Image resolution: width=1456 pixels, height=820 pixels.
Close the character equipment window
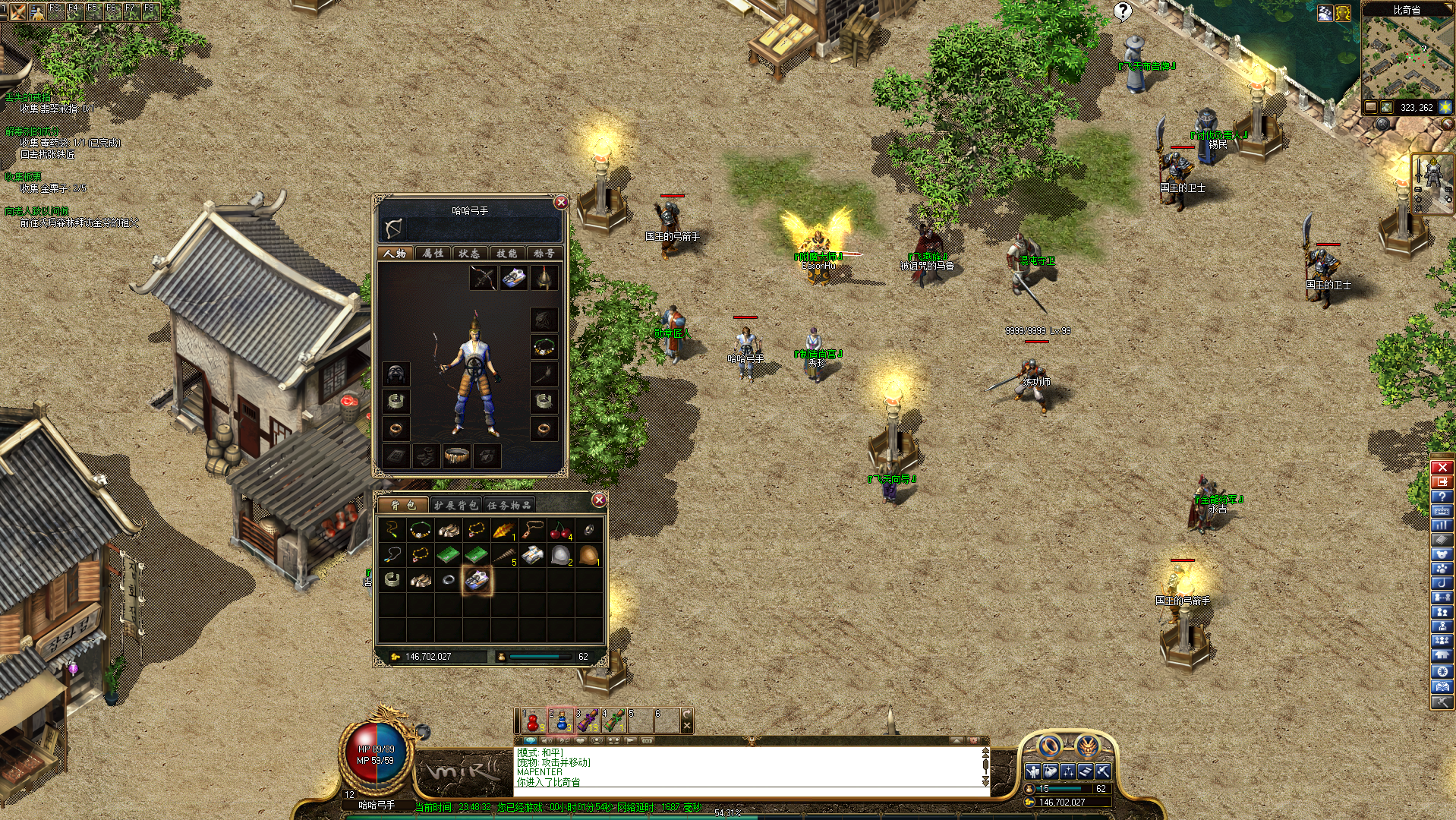561,202
